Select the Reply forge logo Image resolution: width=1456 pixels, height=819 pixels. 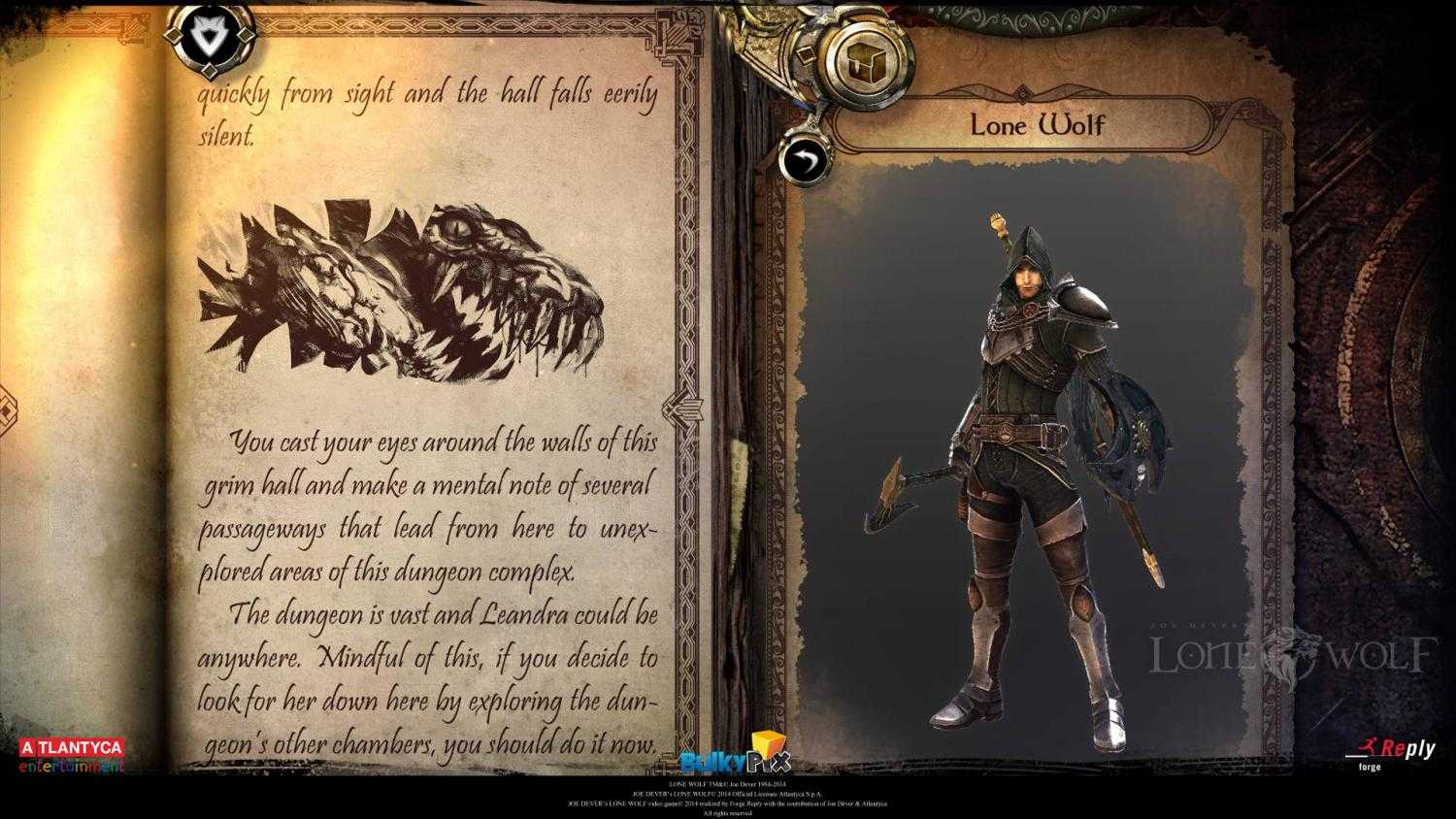point(1390,755)
